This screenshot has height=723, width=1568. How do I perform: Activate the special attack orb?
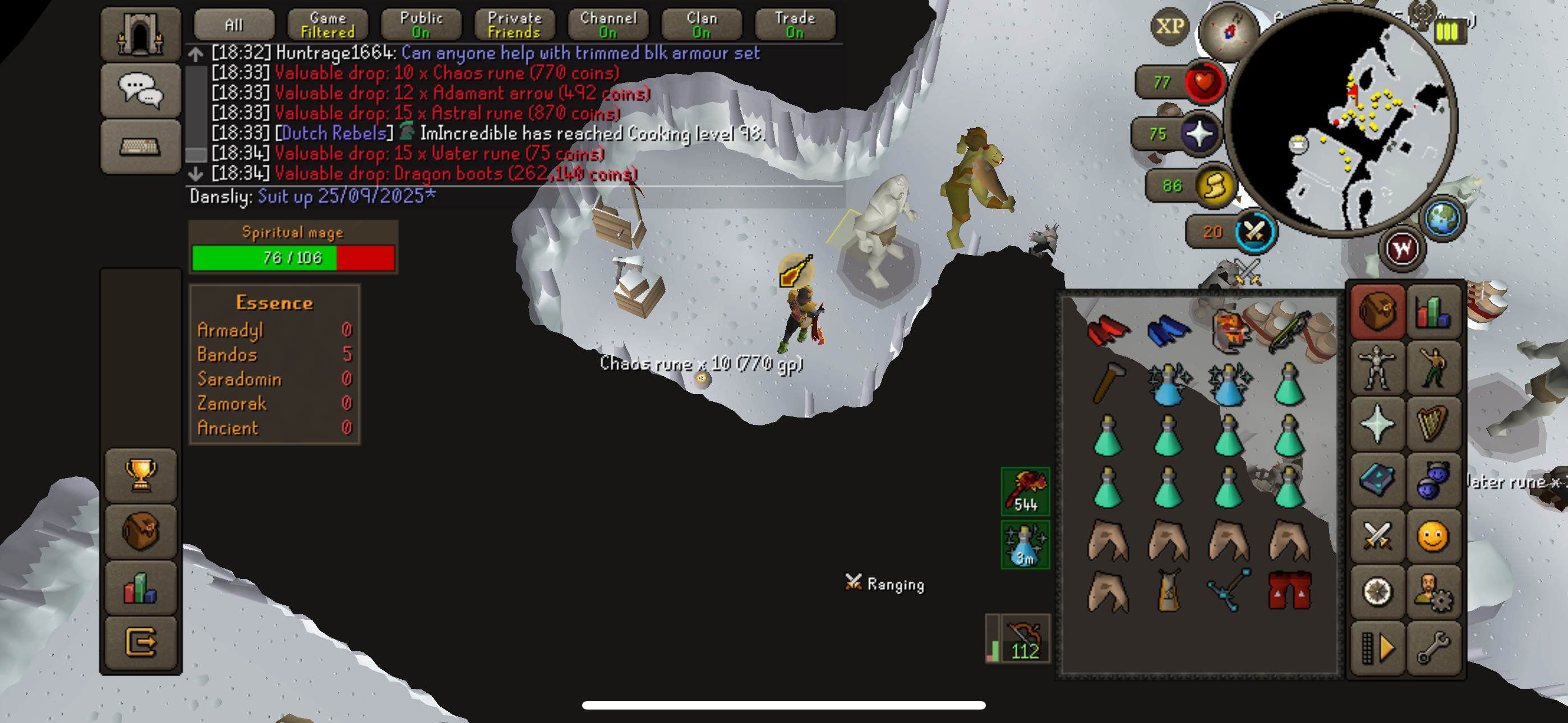click(x=1255, y=232)
